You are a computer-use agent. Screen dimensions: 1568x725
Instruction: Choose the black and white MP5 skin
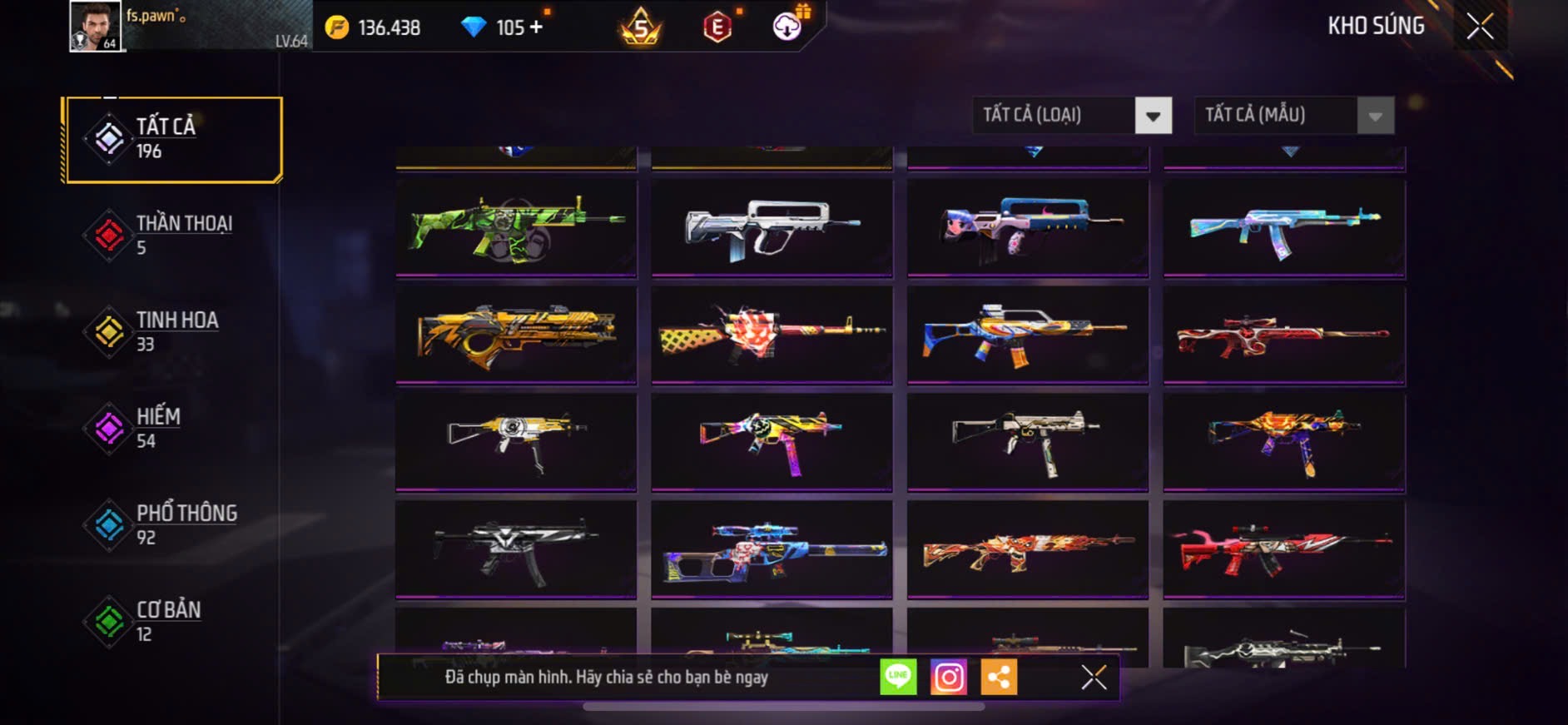516,549
